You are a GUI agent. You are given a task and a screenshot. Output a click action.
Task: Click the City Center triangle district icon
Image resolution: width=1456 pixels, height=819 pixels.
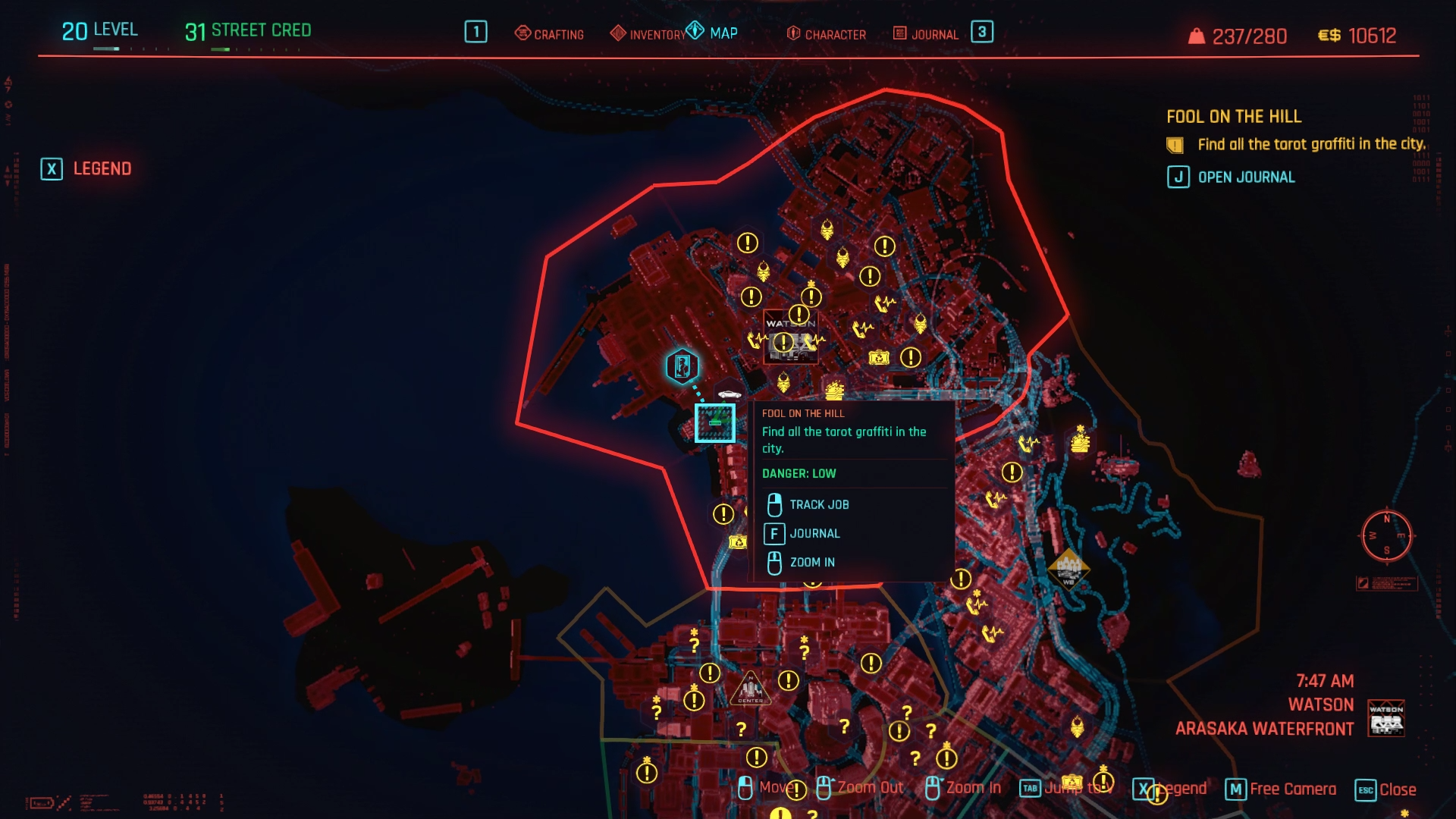[750, 690]
